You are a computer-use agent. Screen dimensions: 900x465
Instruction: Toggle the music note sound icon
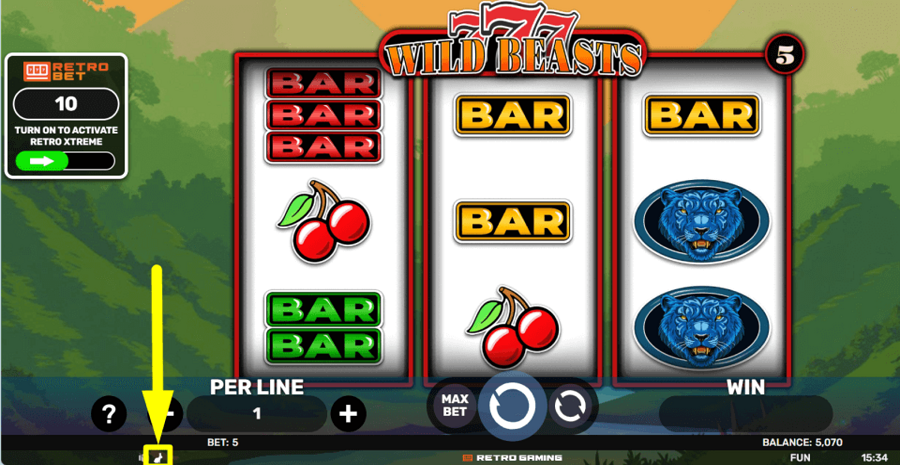[158, 457]
